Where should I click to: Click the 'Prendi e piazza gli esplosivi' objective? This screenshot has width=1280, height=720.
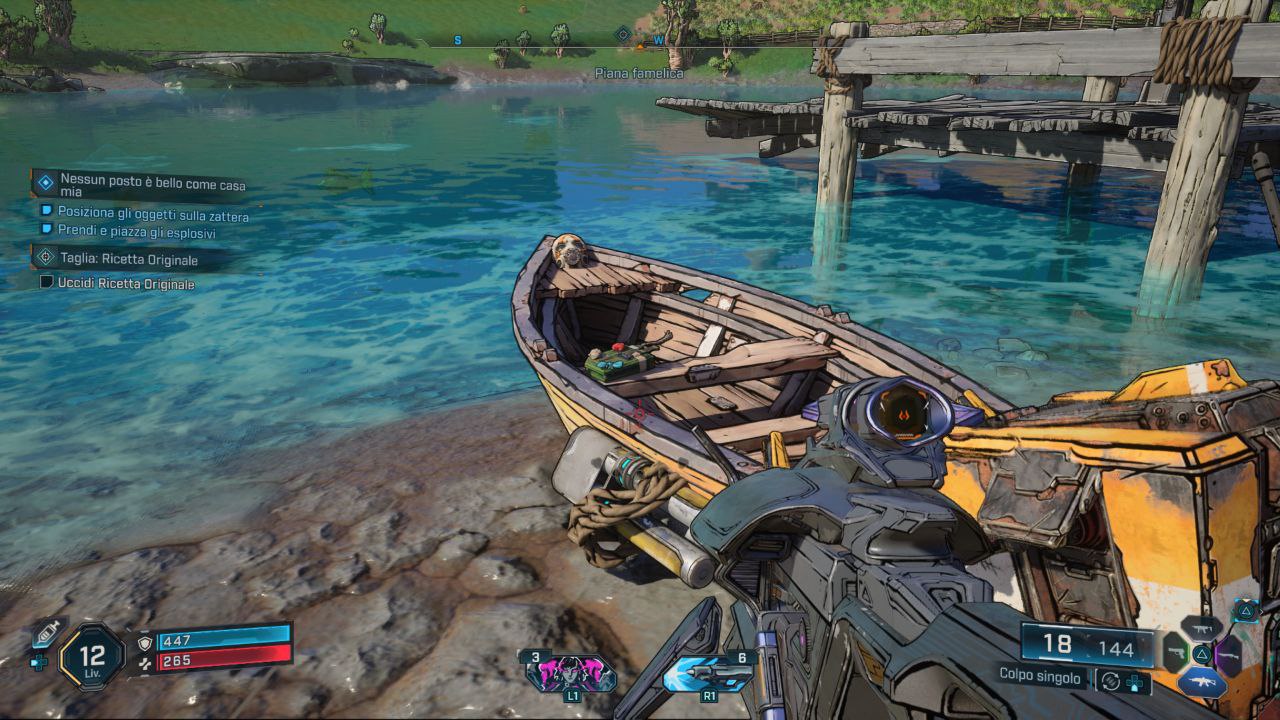(136, 232)
